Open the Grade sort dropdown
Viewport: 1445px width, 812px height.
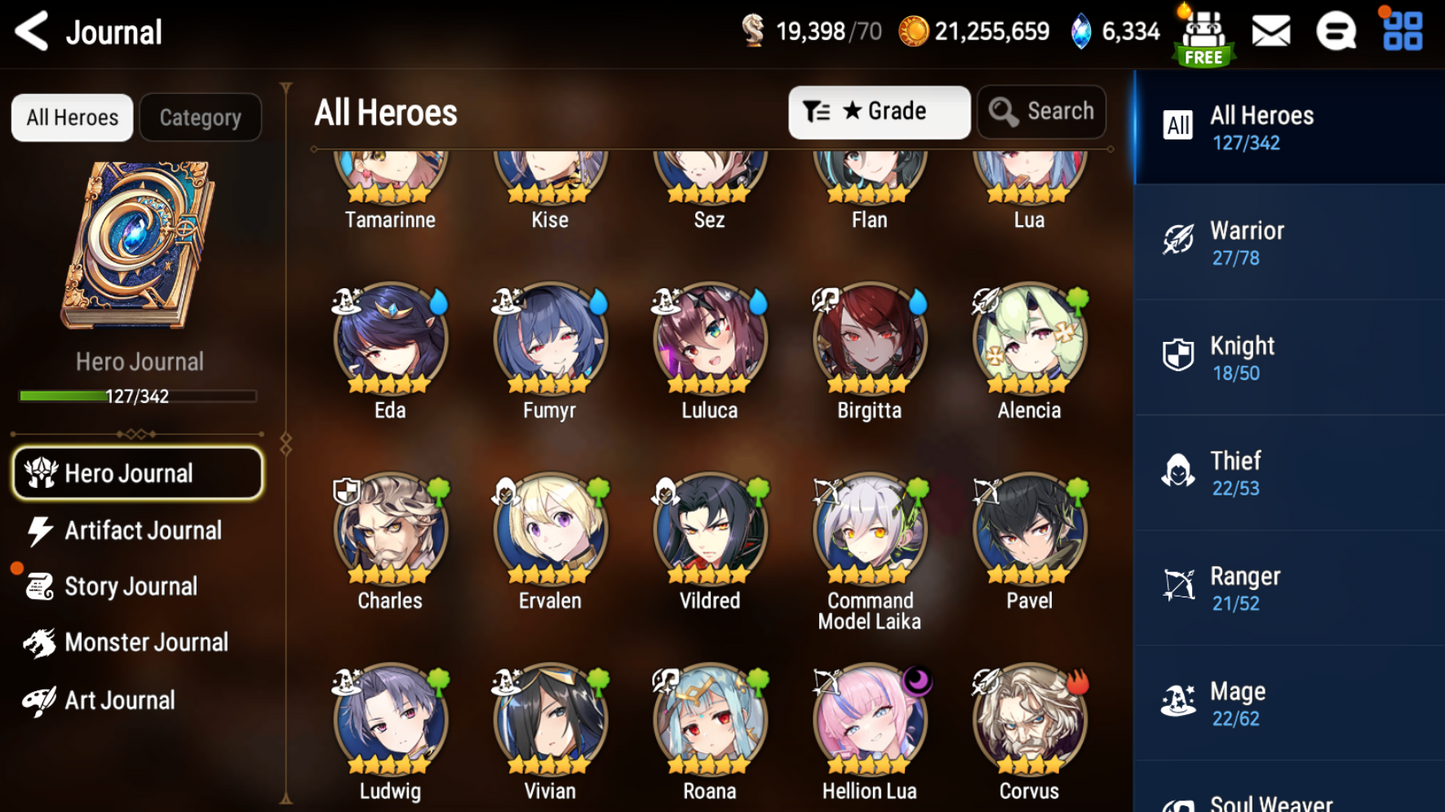point(878,111)
